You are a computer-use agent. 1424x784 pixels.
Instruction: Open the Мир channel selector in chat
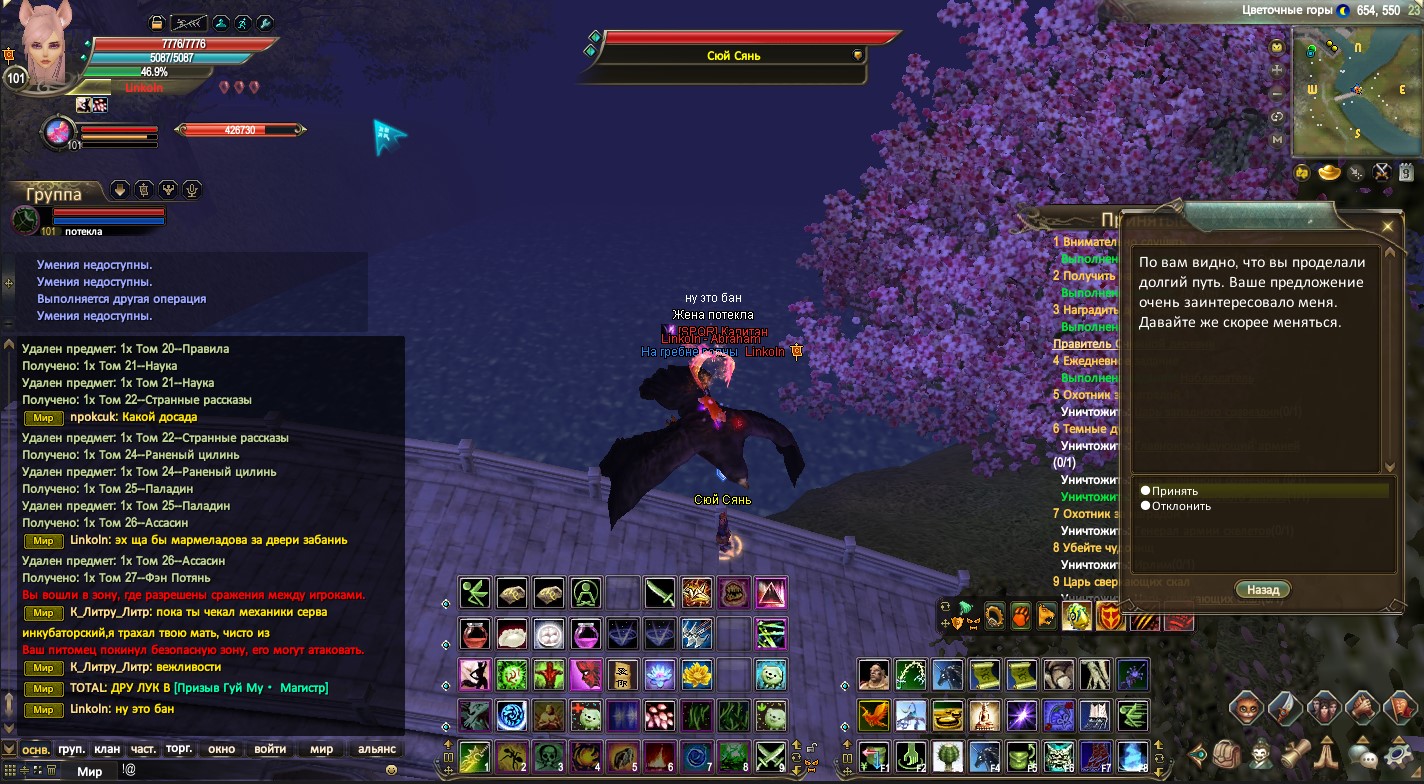pos(90,770)
